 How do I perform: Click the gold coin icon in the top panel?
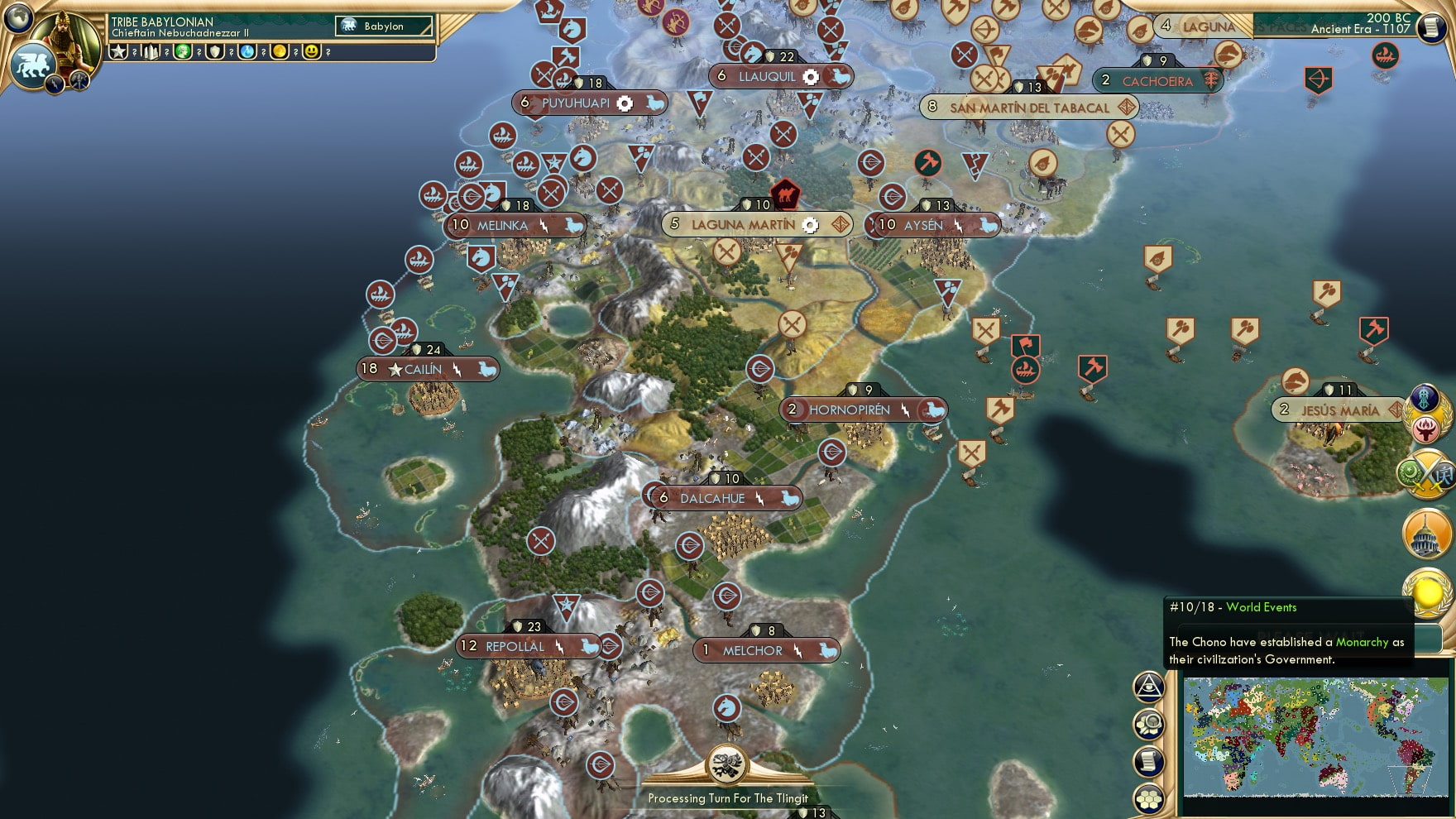278,53
